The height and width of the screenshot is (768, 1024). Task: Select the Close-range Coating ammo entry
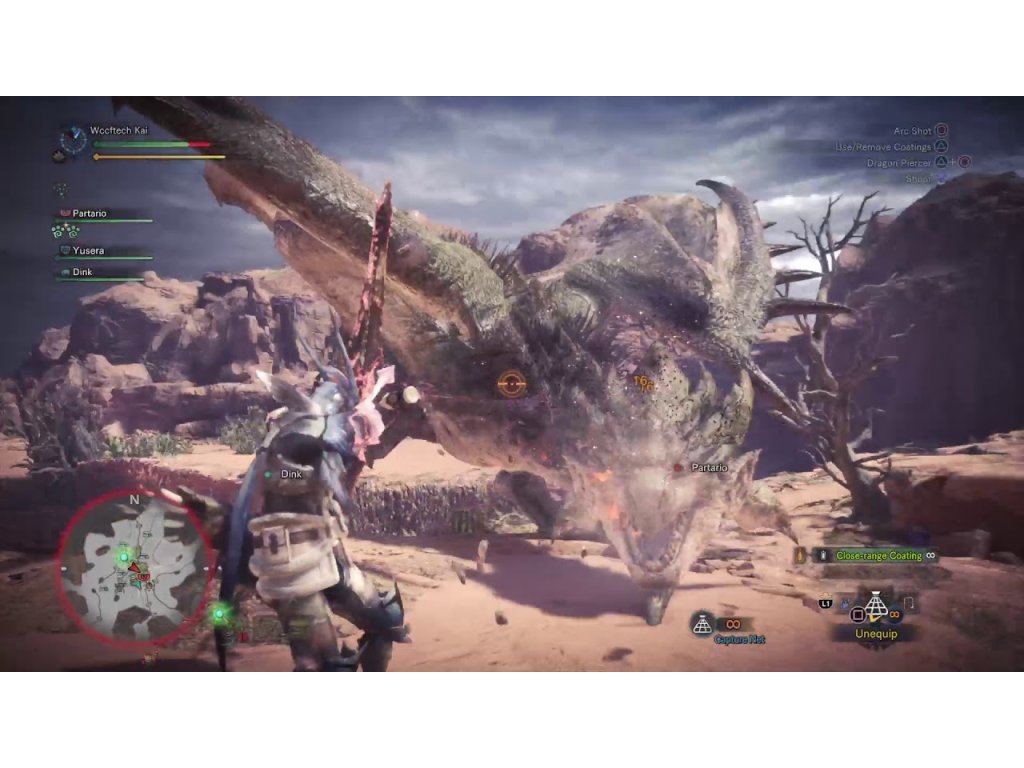(878, 555)
